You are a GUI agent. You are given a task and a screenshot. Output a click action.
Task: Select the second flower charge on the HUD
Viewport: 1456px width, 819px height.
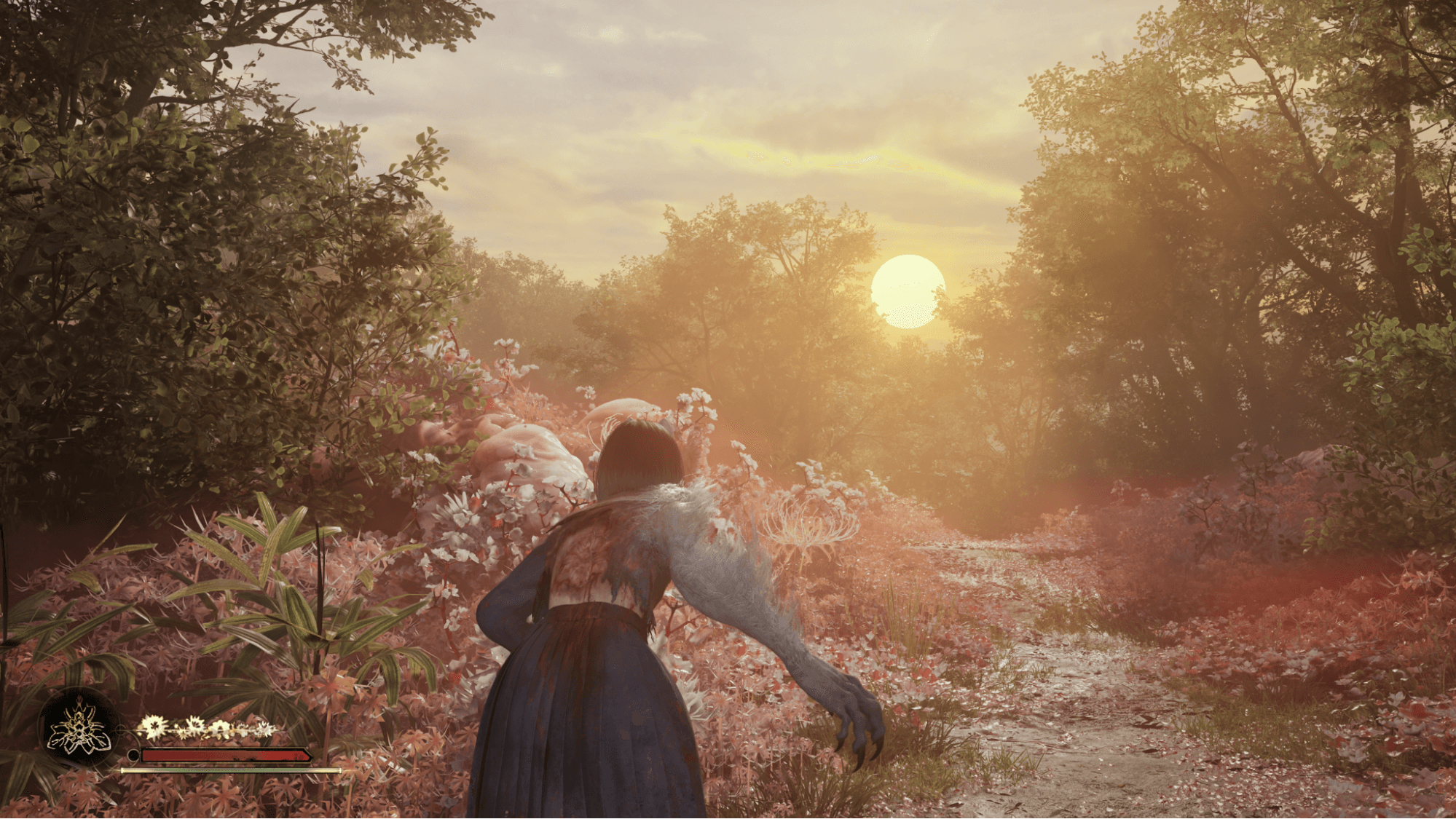[195, 725]
